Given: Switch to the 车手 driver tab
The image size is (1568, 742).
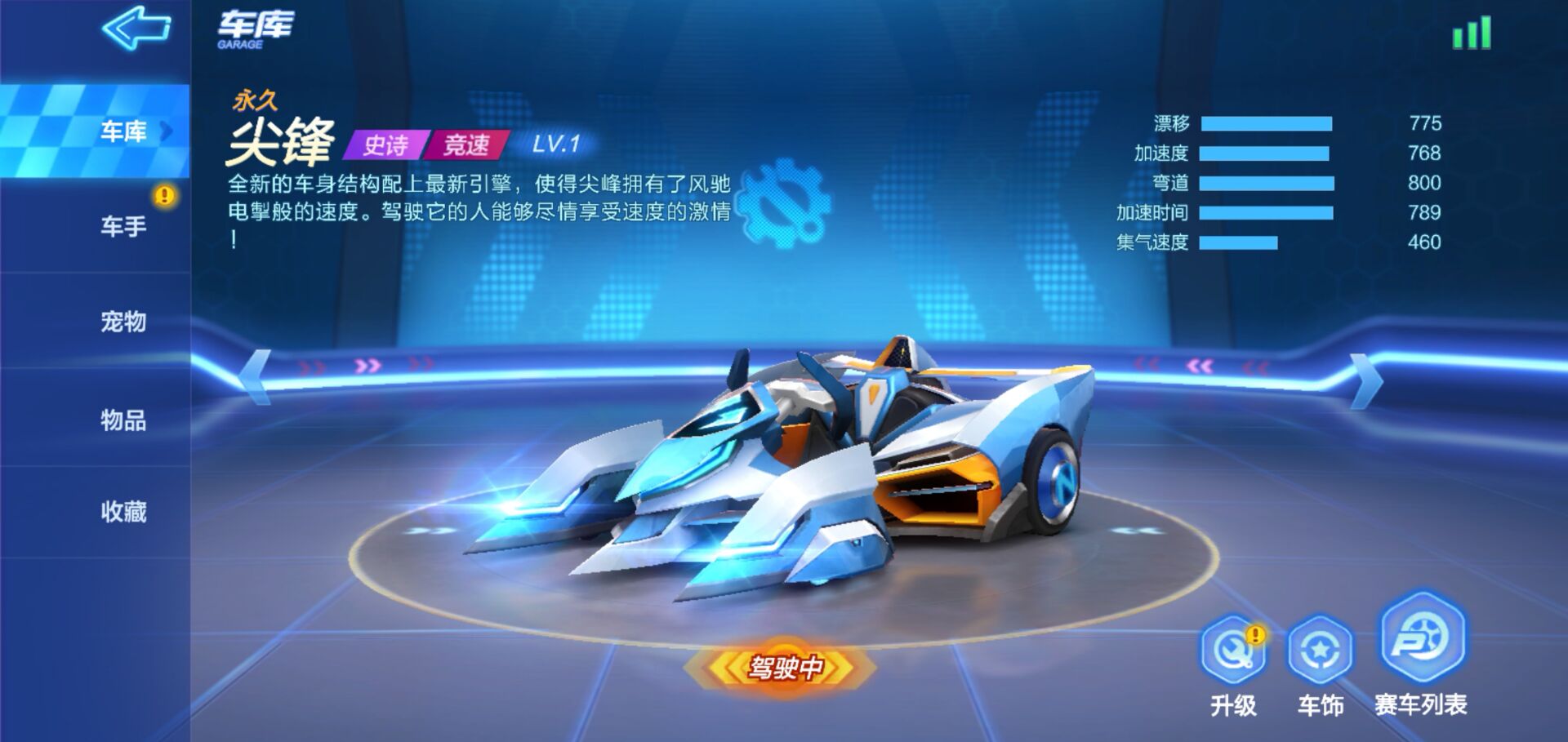Looking at the screenshot, I should [x=122, y=227].
